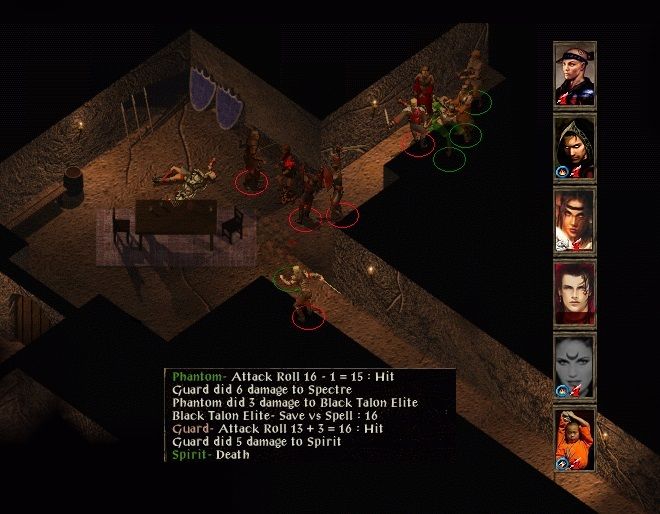Click the combat log message window
This screenshot has height=514, width=660.
(x=310, y=415)
